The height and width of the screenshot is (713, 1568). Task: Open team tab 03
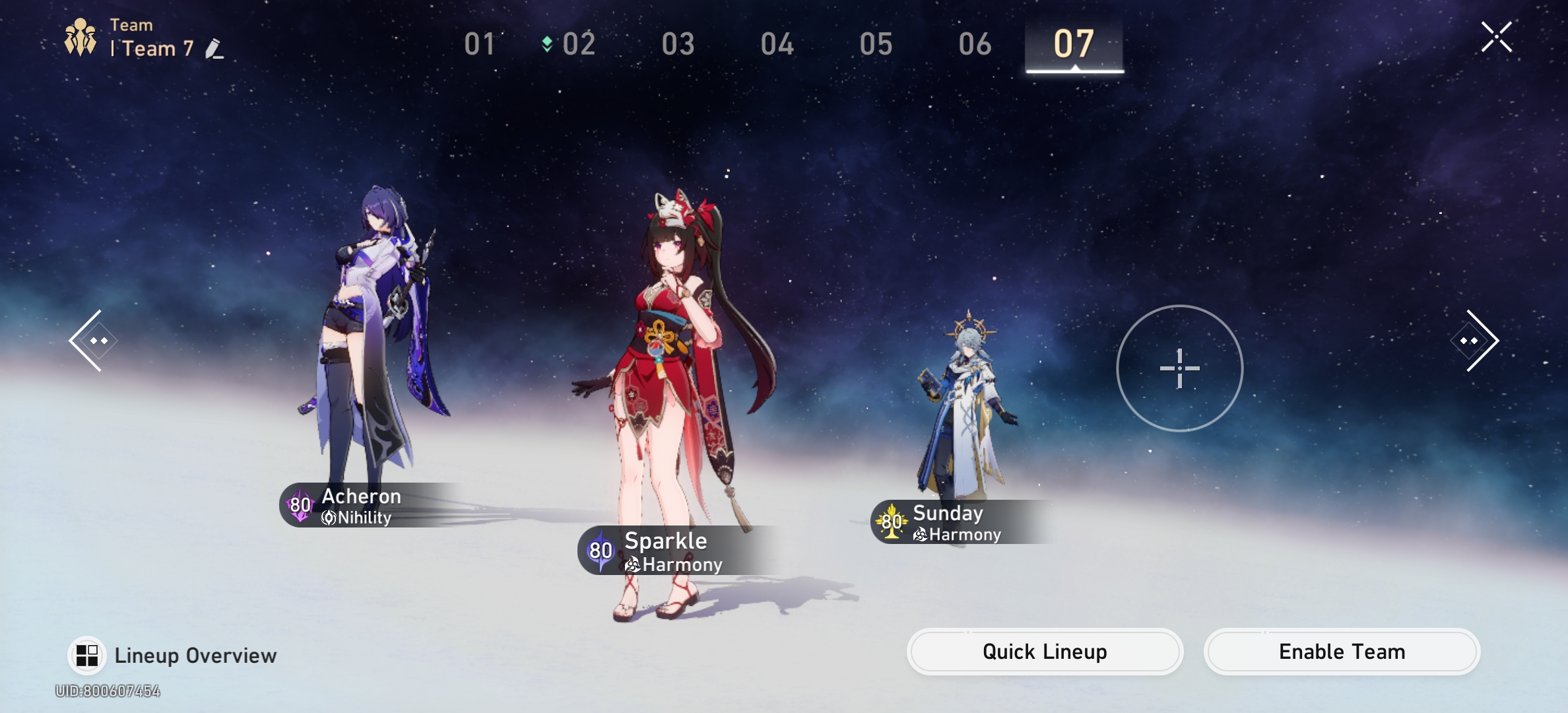point(678,44)
